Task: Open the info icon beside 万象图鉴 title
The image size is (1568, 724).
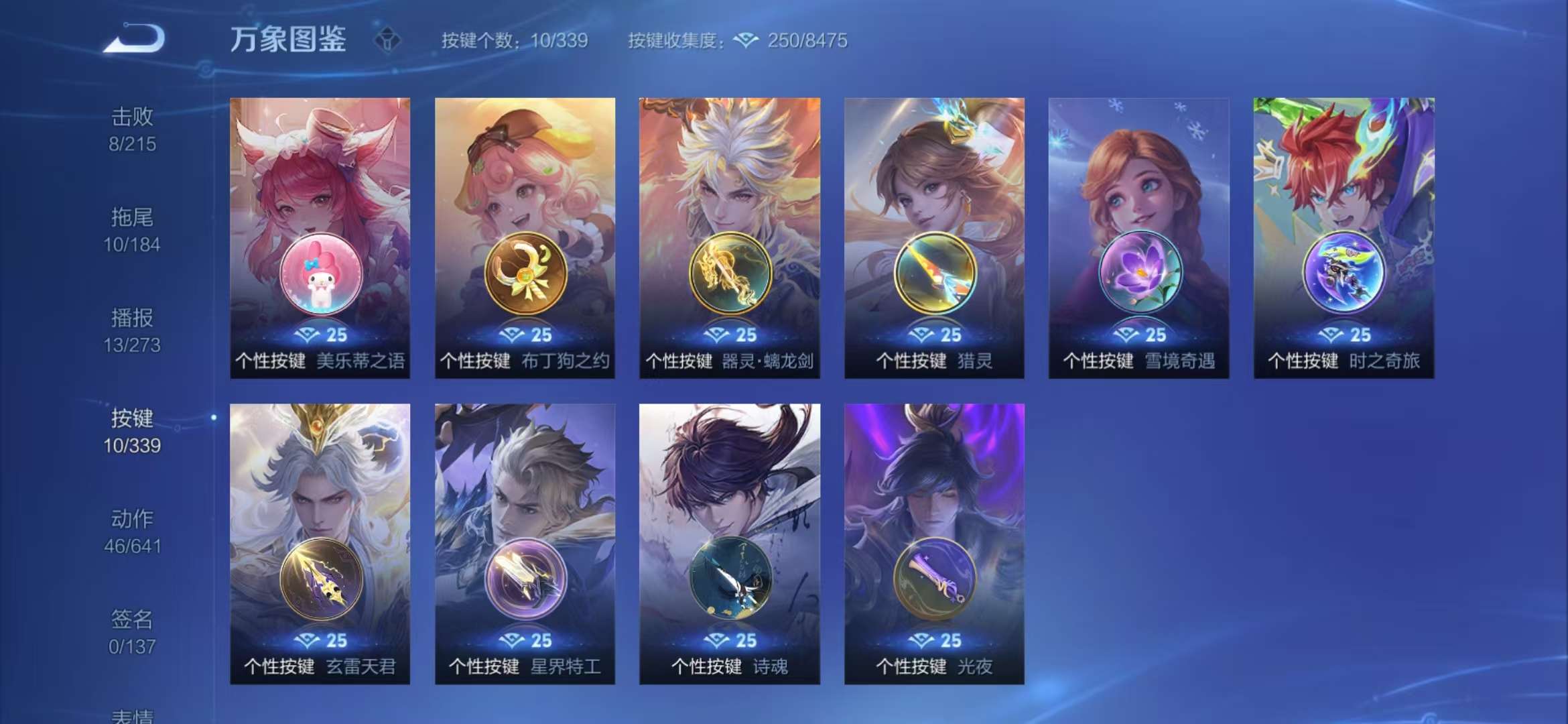Action: (x=387, y=40)
